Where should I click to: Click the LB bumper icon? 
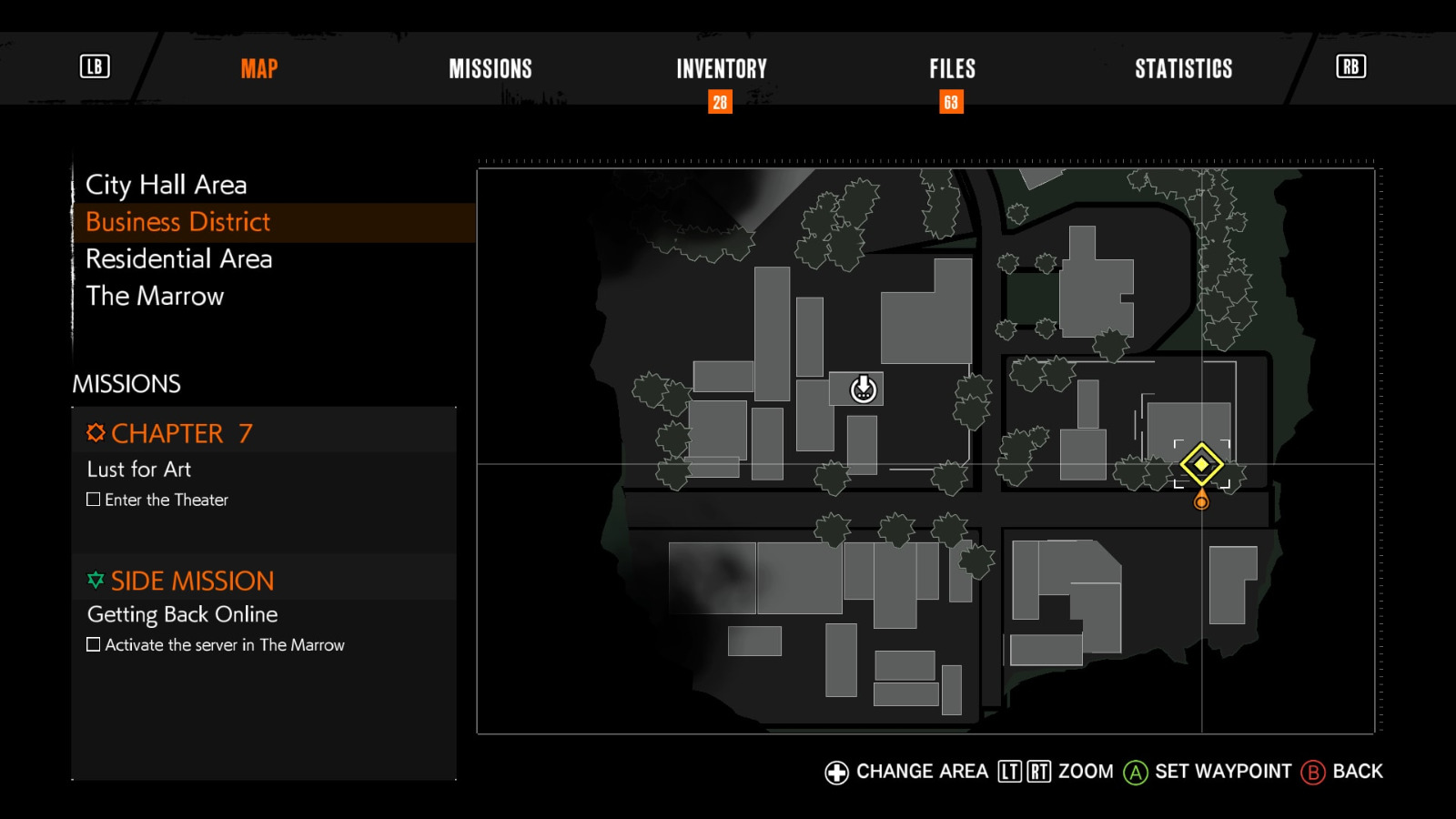(94, 67)
